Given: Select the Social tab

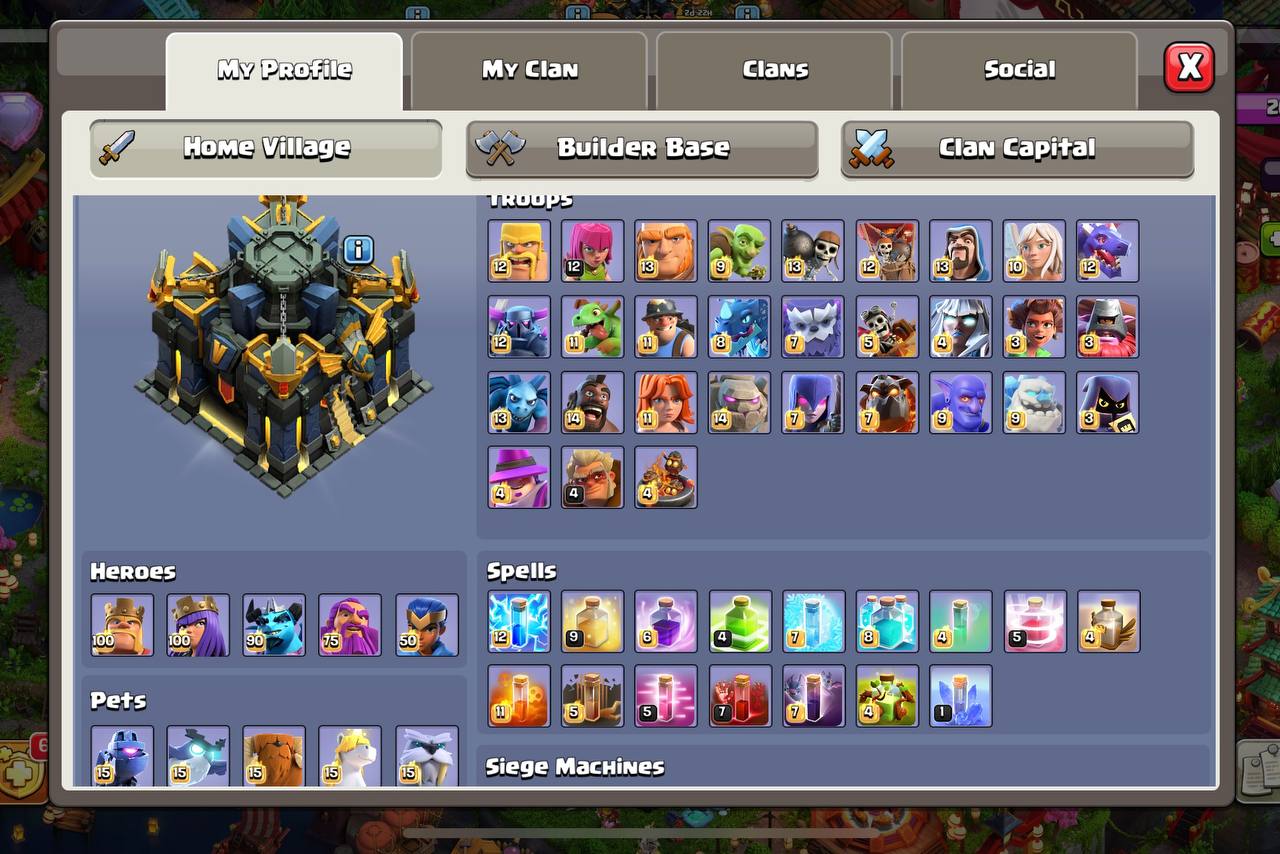Looking at the screenshot, I should pyautogui.click(x=1019, y=70).
